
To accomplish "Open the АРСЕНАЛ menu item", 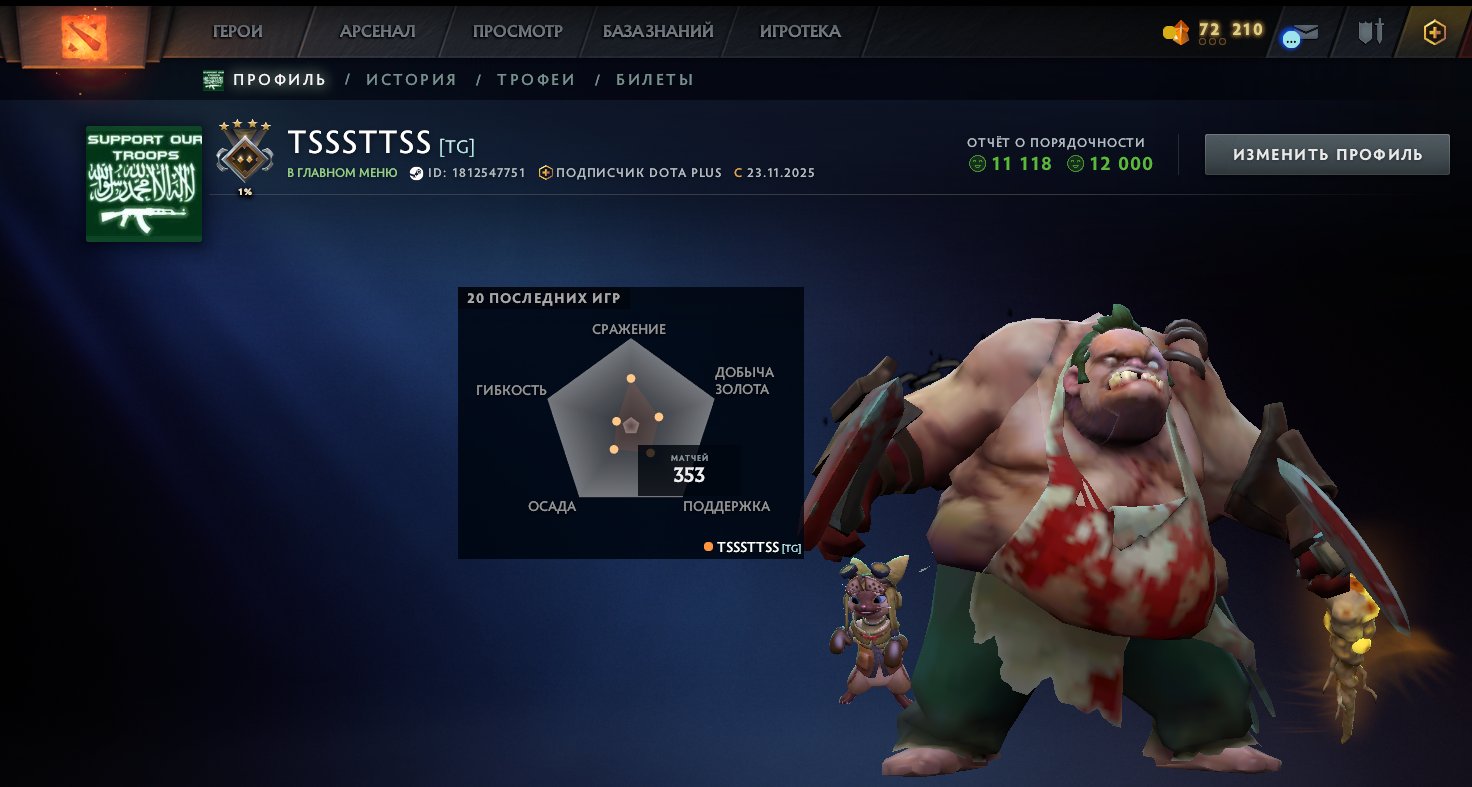I will point(376,30).
